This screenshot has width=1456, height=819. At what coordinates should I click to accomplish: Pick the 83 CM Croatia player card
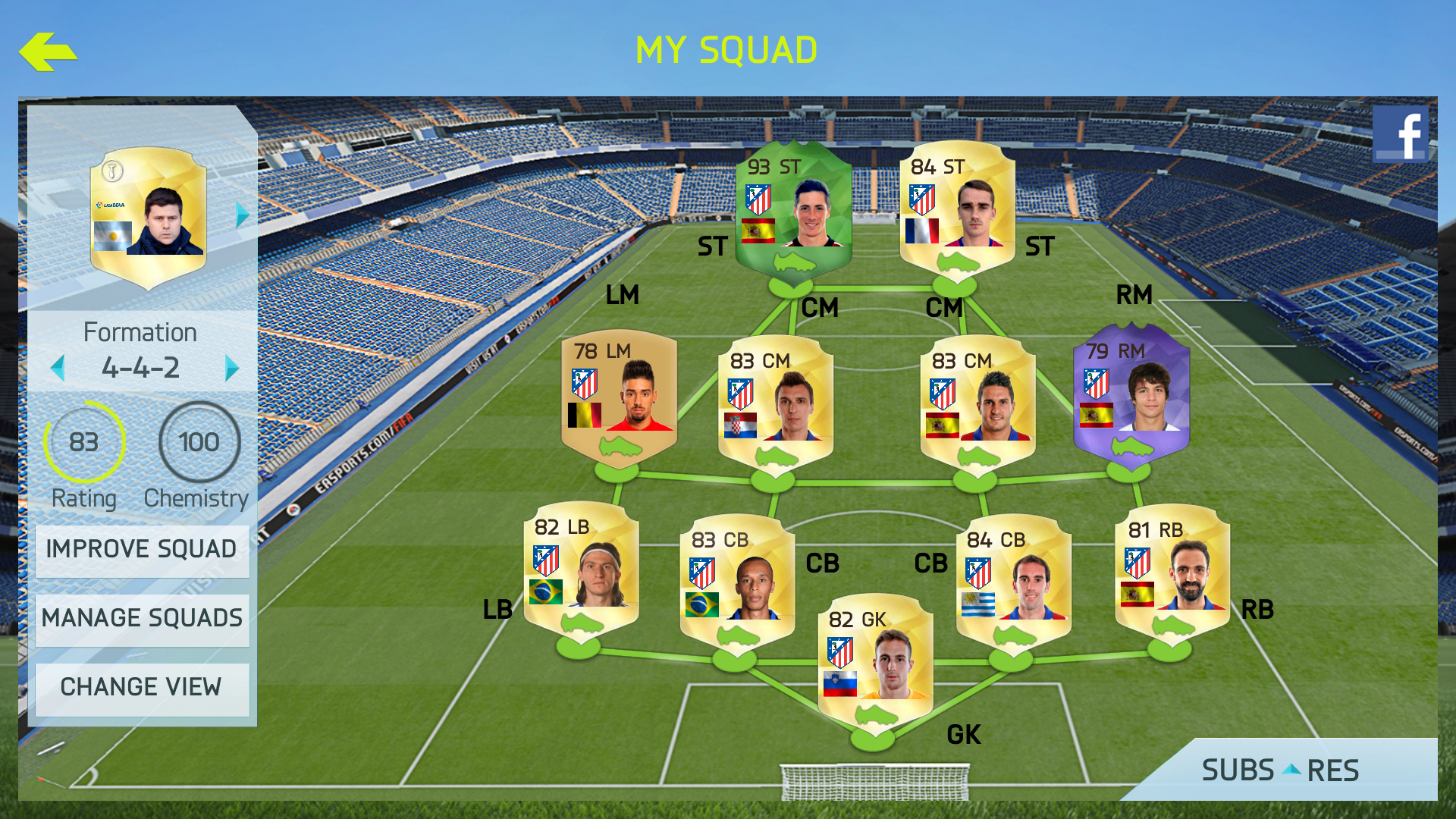(x=776, y=402)
